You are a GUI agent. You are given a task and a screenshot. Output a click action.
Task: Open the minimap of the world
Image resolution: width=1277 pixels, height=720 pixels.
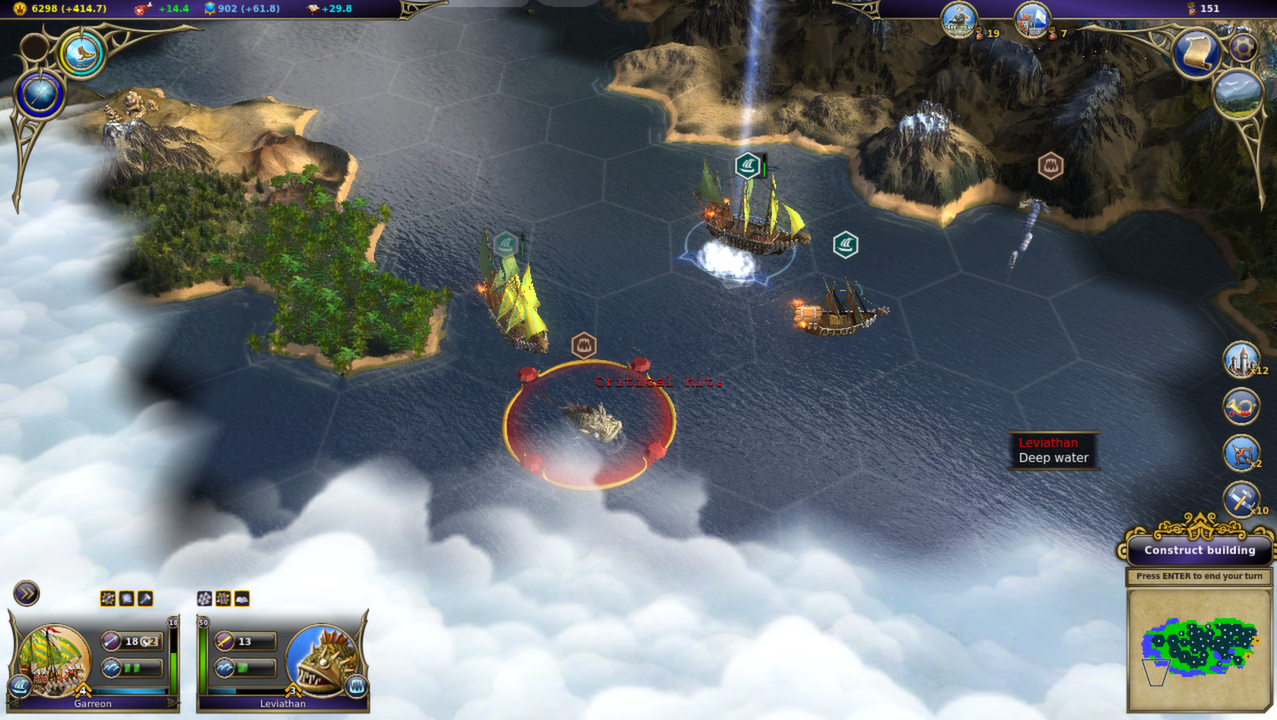pyautogui.click(x=1199, y=649)
